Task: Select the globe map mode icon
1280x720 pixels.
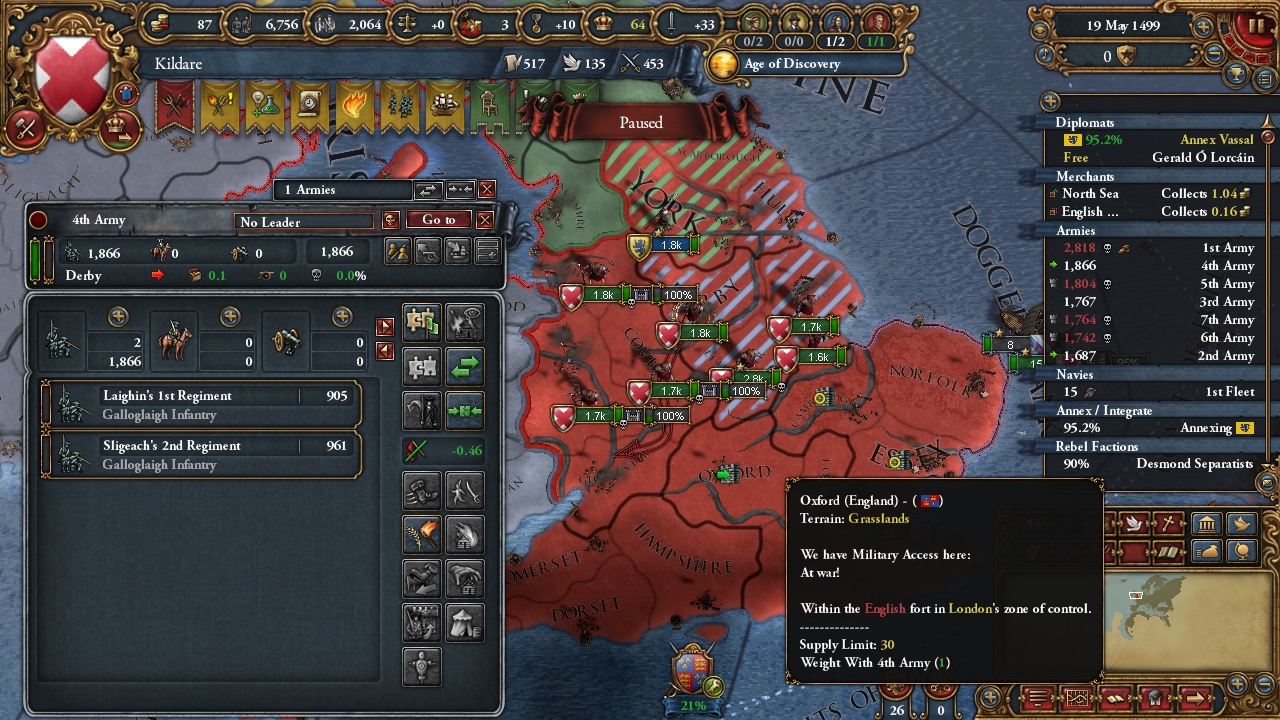Action: pyautogui.click(x=1242, y=551)
